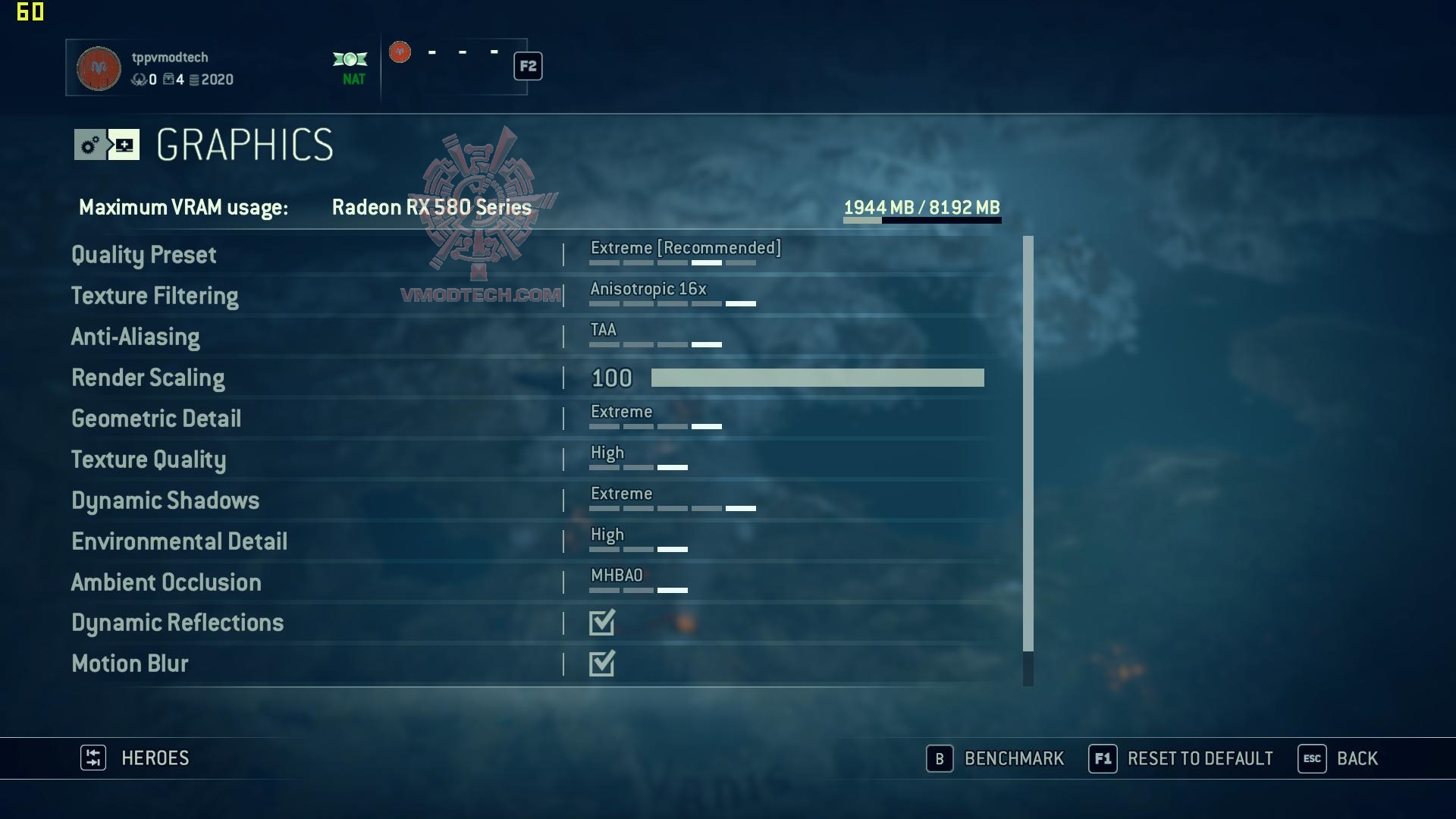Click the Render Scaling slider bar

click(817, 378)
